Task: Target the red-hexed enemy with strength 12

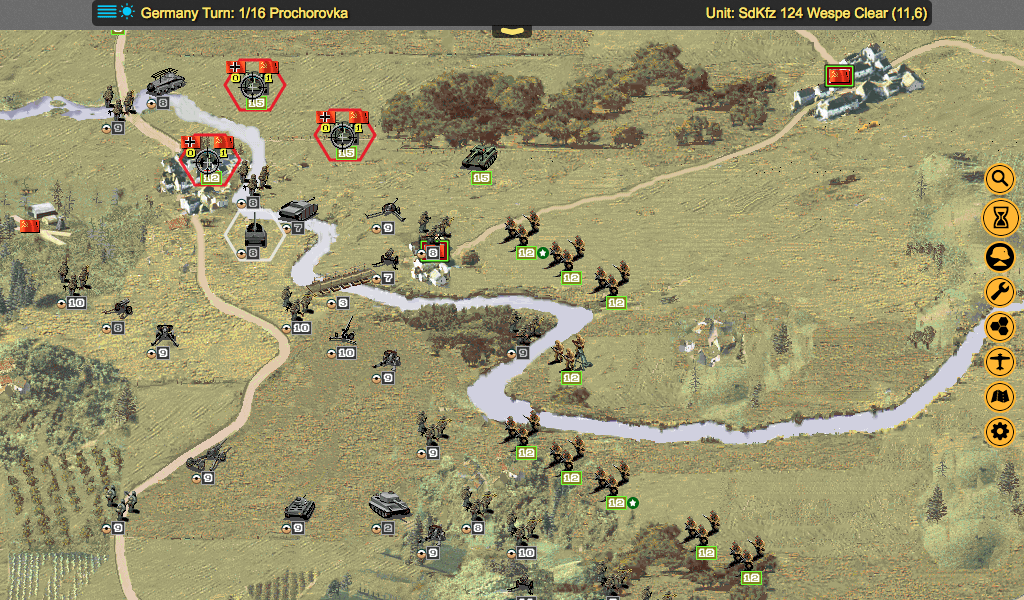Action: click(x=210, y=160)
